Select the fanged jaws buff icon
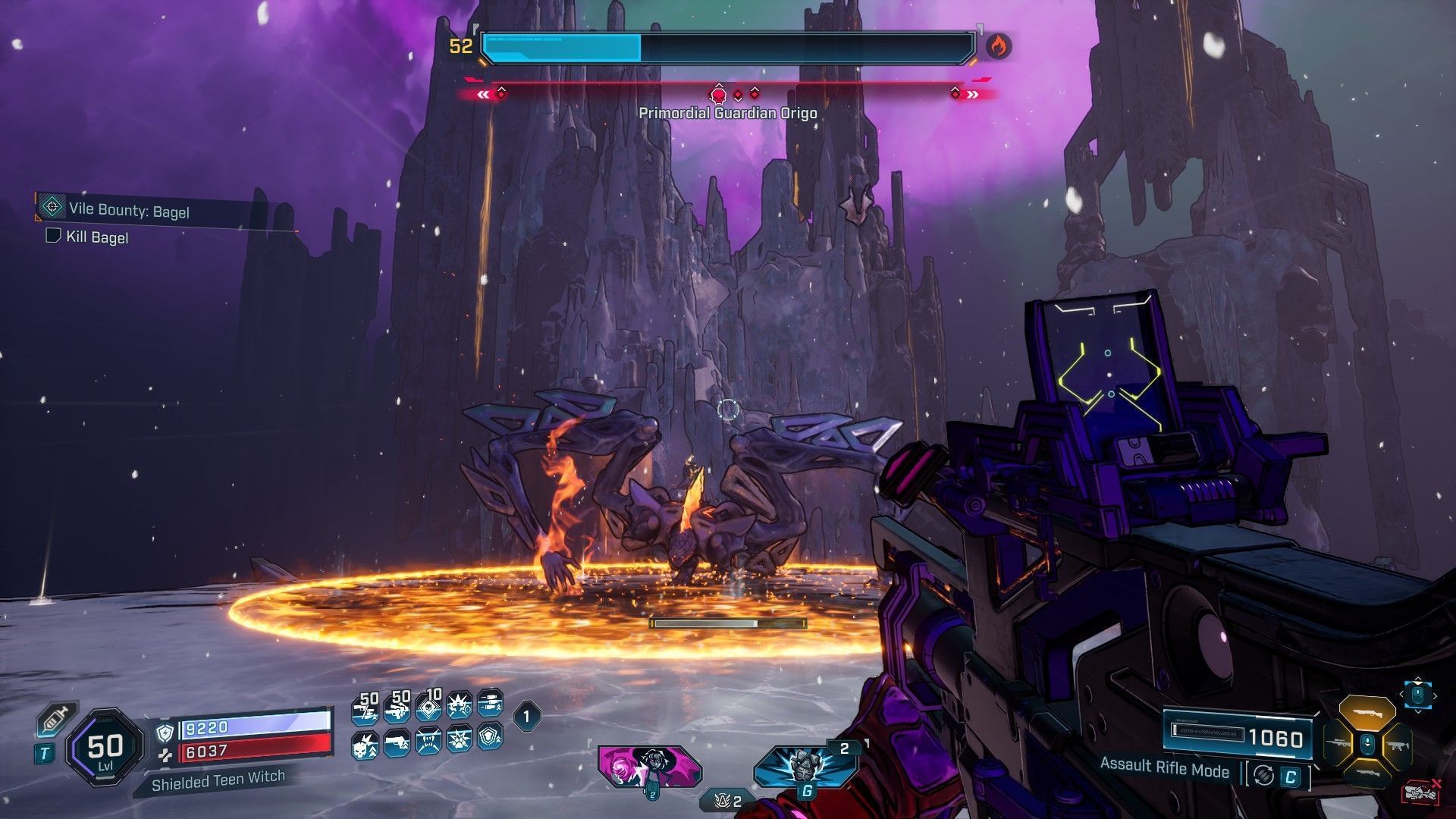 click(428, 742)
